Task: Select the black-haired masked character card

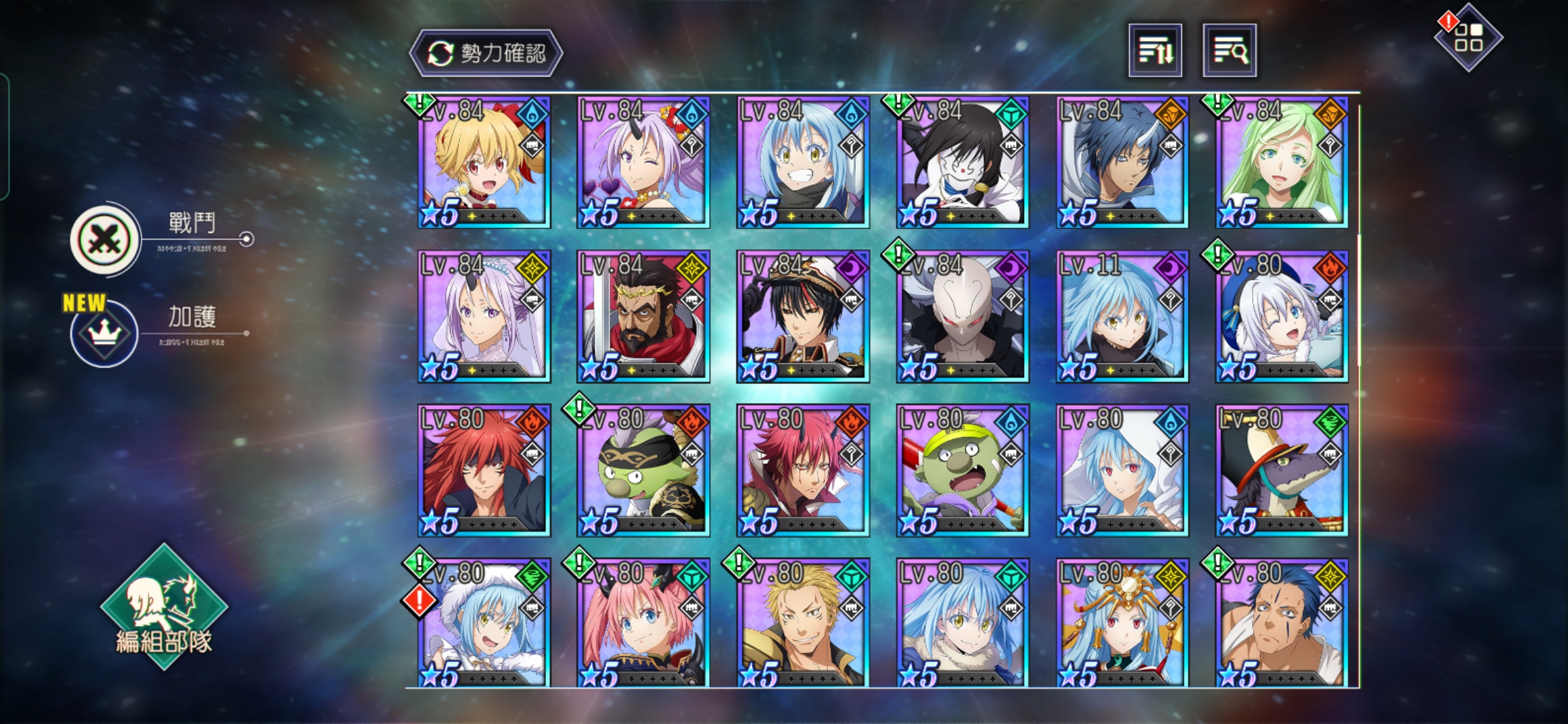Action: 962,162
